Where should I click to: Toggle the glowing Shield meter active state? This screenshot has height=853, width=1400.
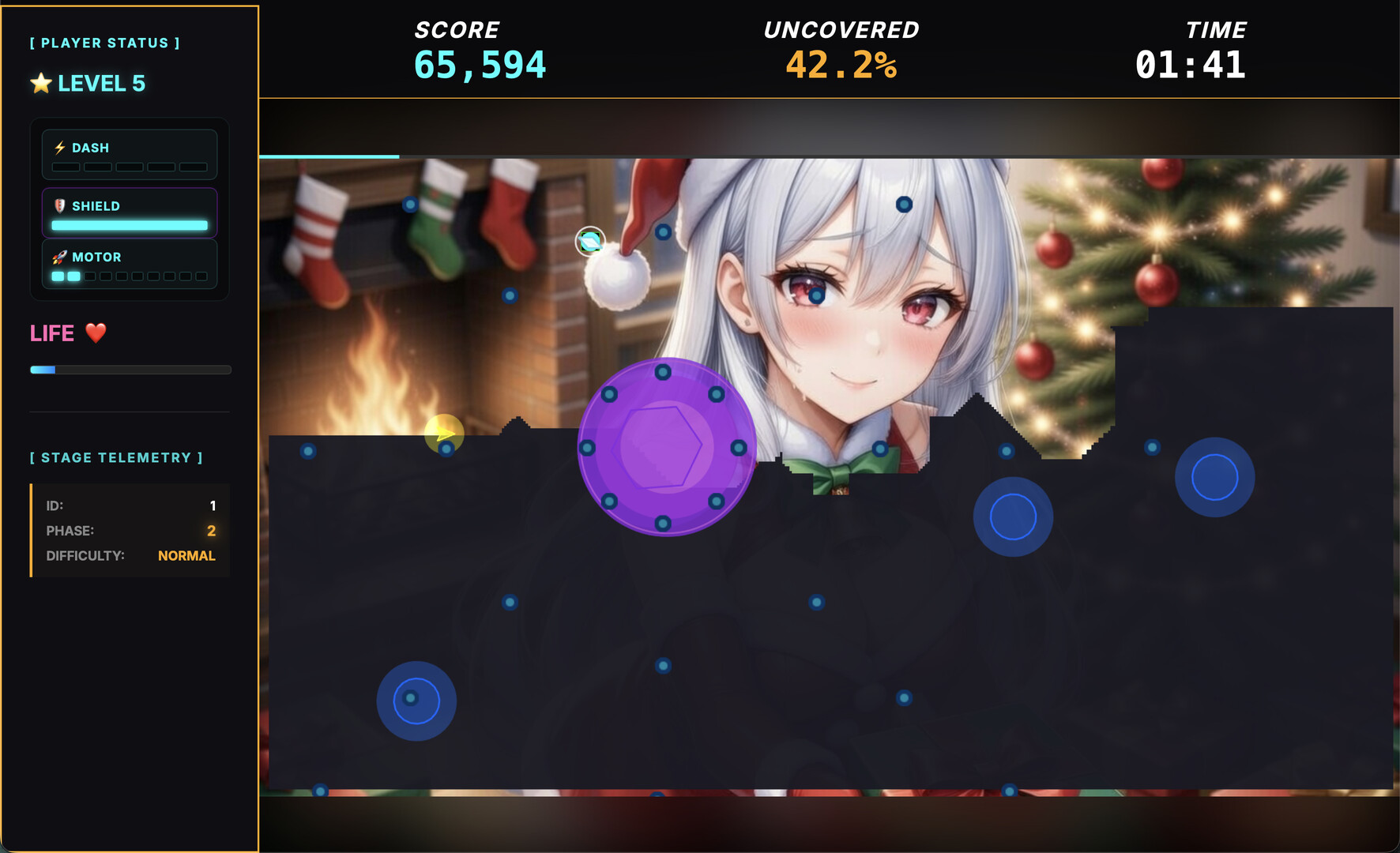(x=130, y=225)
